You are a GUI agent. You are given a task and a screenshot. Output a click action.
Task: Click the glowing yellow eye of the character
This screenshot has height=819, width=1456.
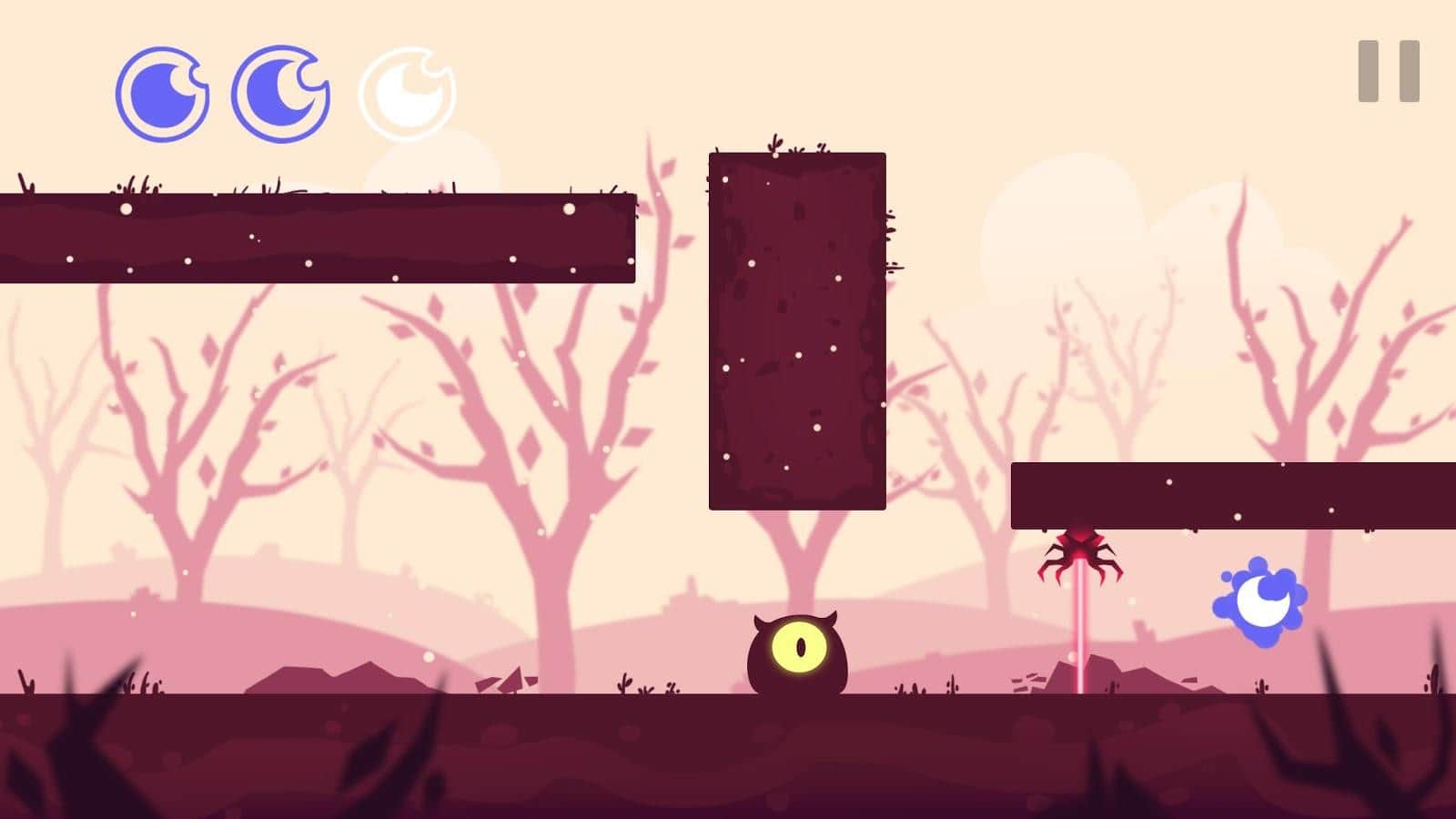pyautogui.click(x=801, y=646)
